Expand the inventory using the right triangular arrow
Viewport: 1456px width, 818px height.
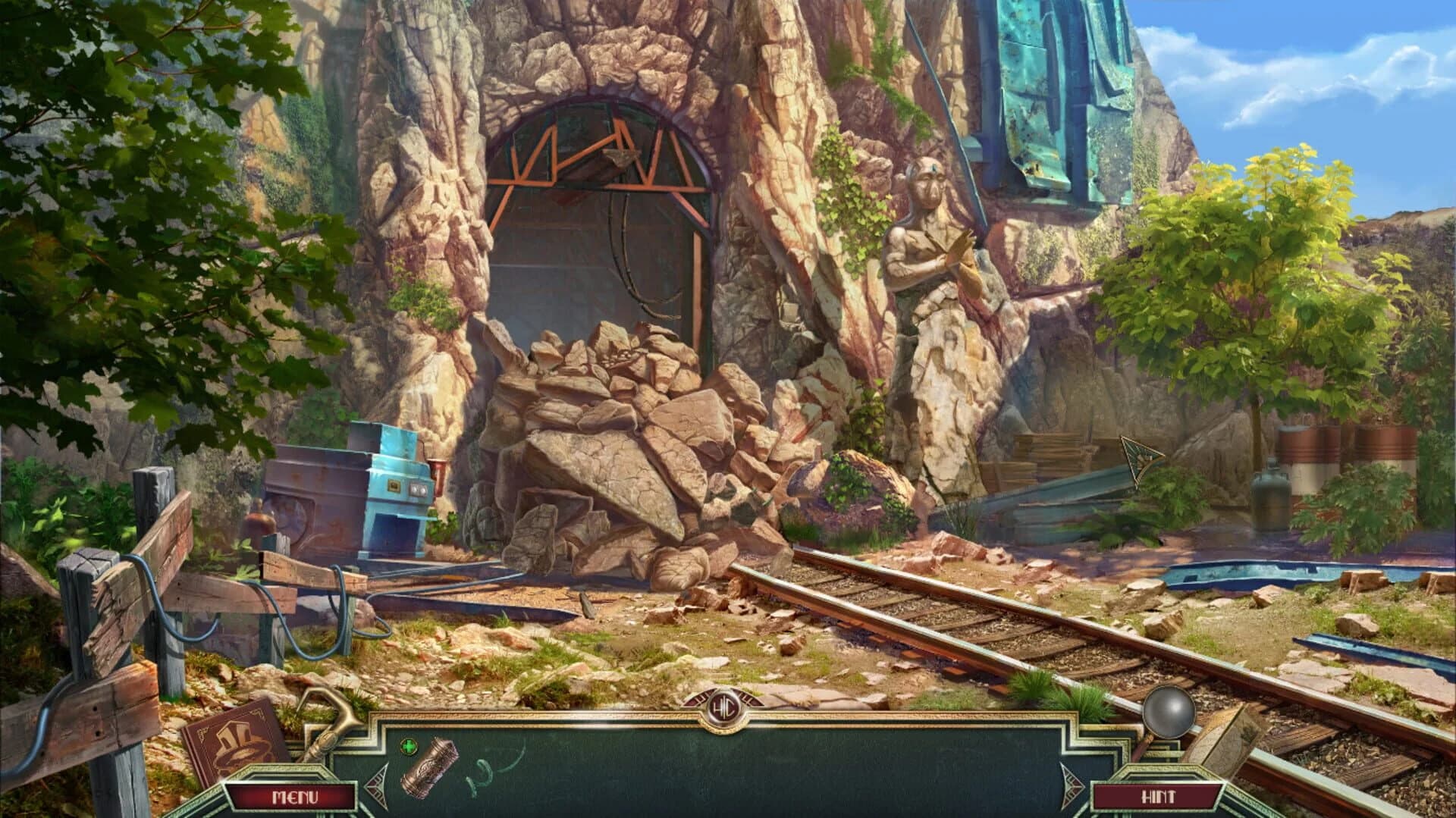(1072, 785)
